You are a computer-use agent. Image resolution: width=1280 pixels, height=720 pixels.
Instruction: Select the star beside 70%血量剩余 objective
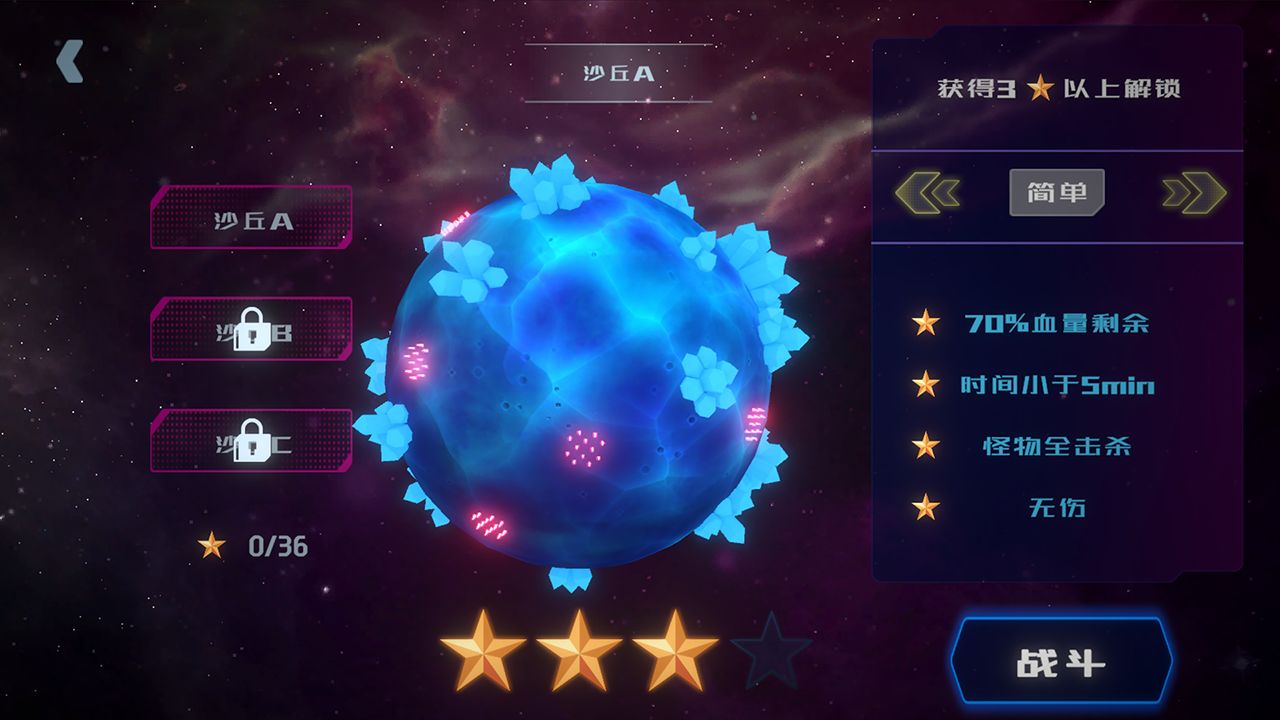click(x=928, y=324)
